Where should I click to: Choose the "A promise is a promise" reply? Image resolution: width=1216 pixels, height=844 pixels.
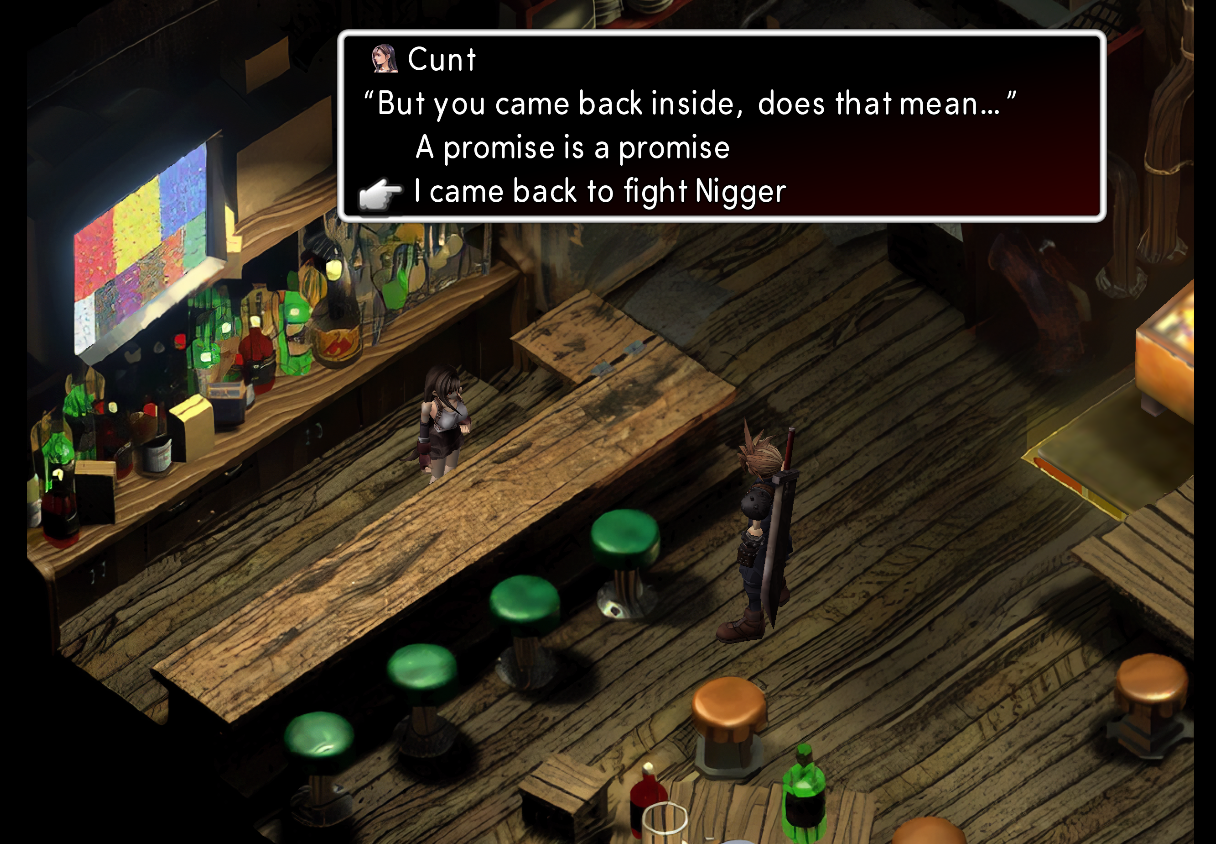click(x=572, y=148)
